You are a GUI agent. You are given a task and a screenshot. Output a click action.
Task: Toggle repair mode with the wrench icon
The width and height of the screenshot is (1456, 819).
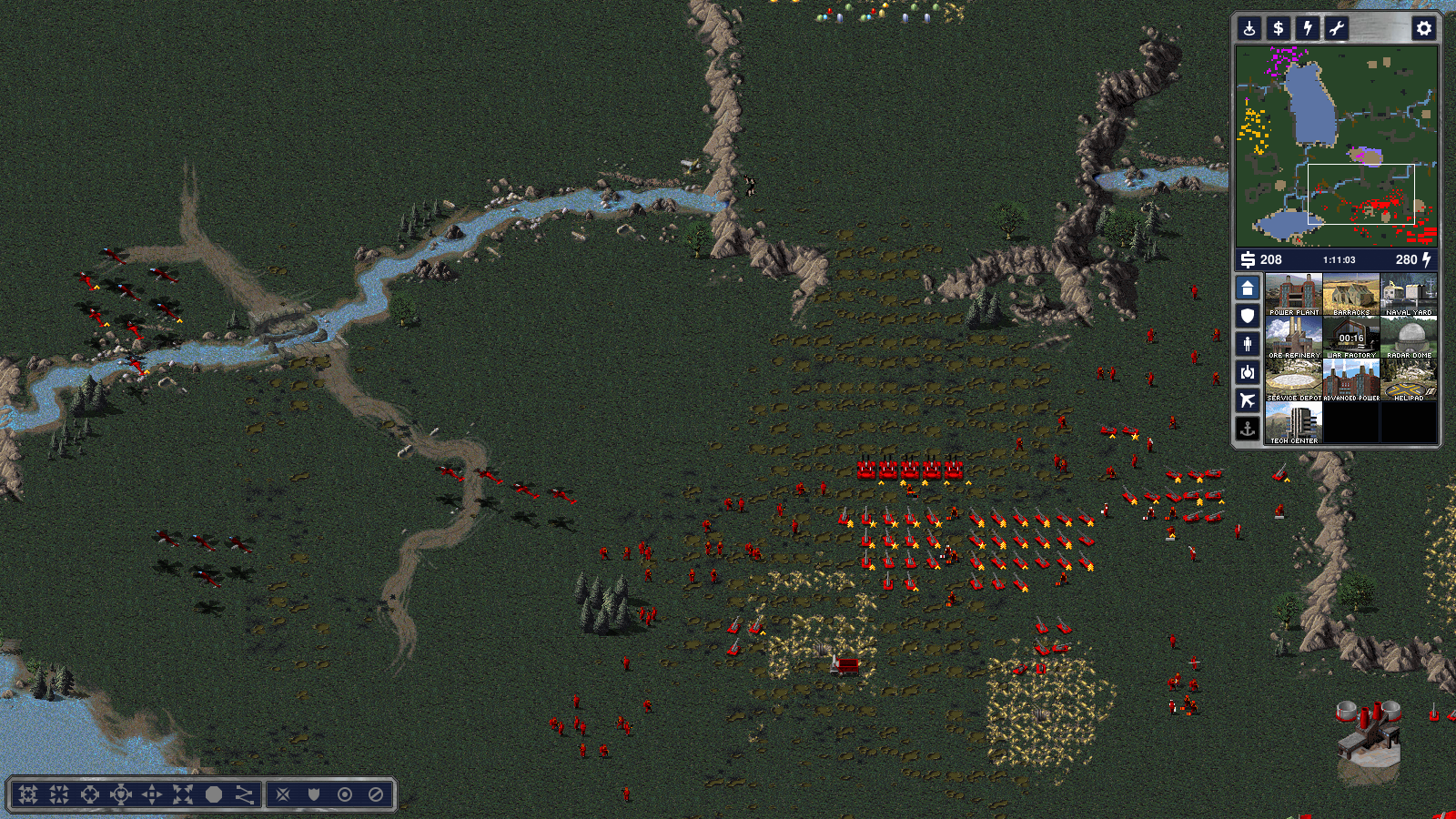pyautogui.click(x=1337, y=28)
